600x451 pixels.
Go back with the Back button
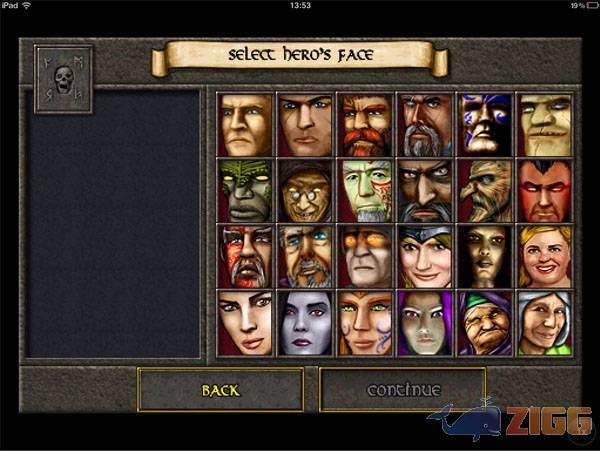pos(220,389)
